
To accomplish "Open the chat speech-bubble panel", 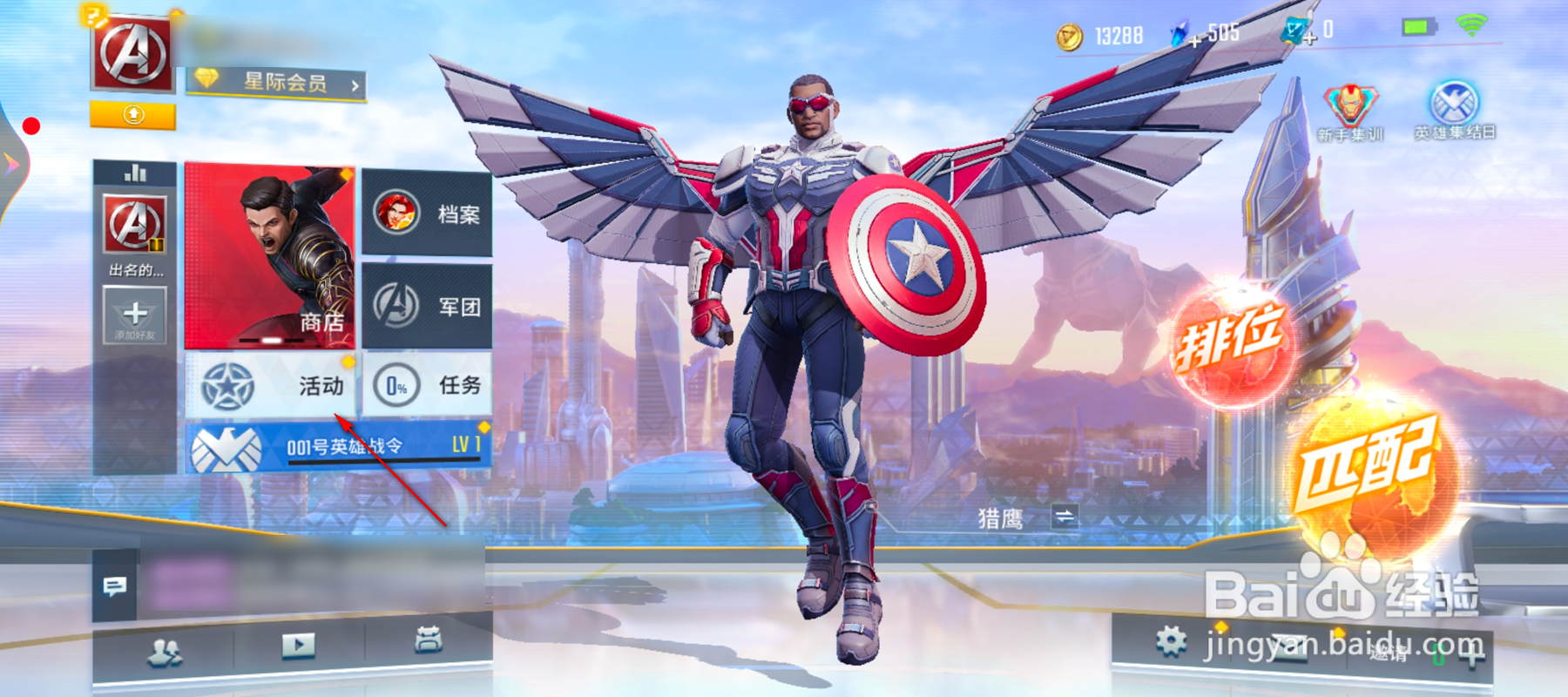I will [114, 586].
